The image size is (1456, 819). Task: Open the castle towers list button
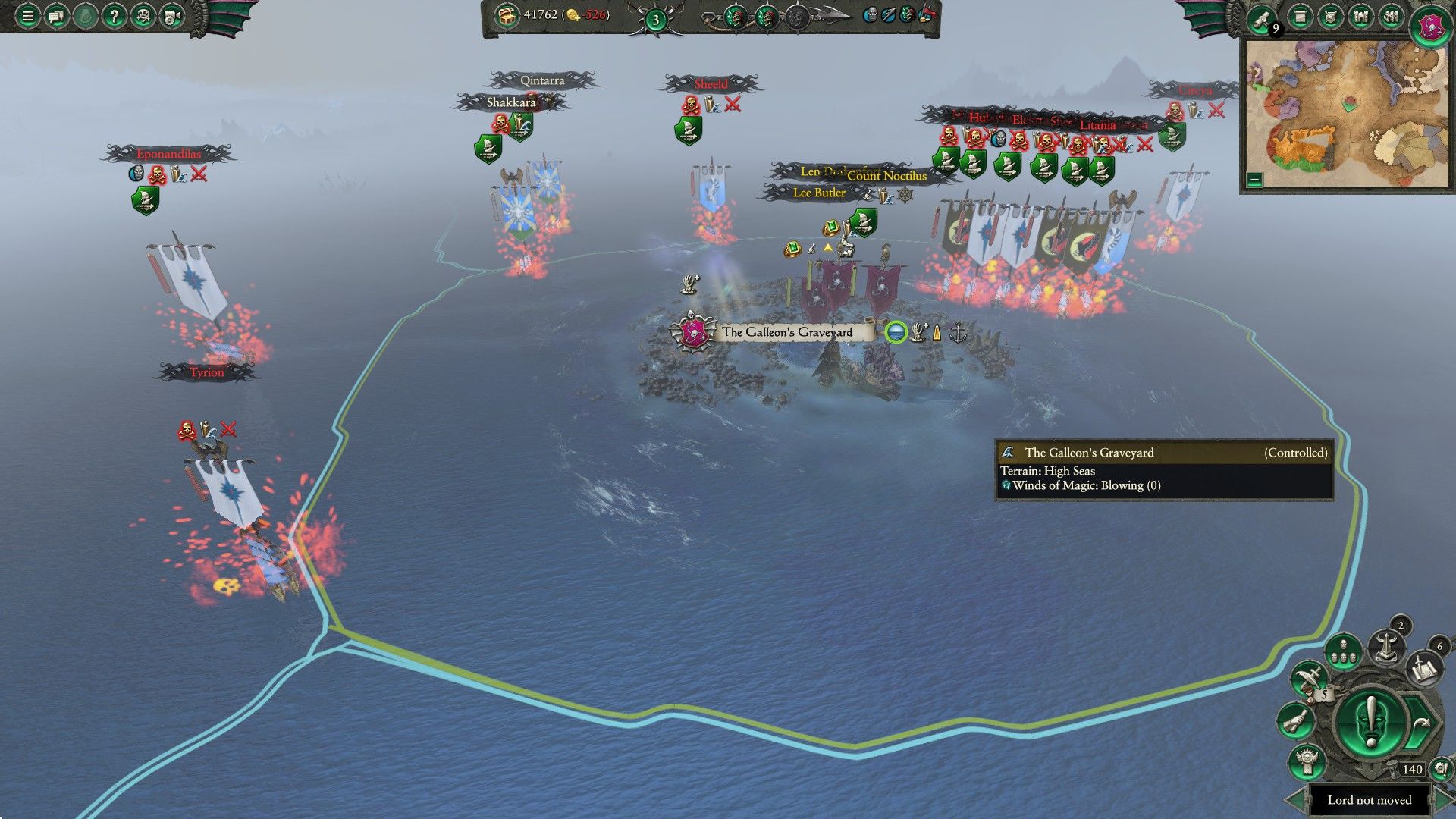tap(1360, 17)
